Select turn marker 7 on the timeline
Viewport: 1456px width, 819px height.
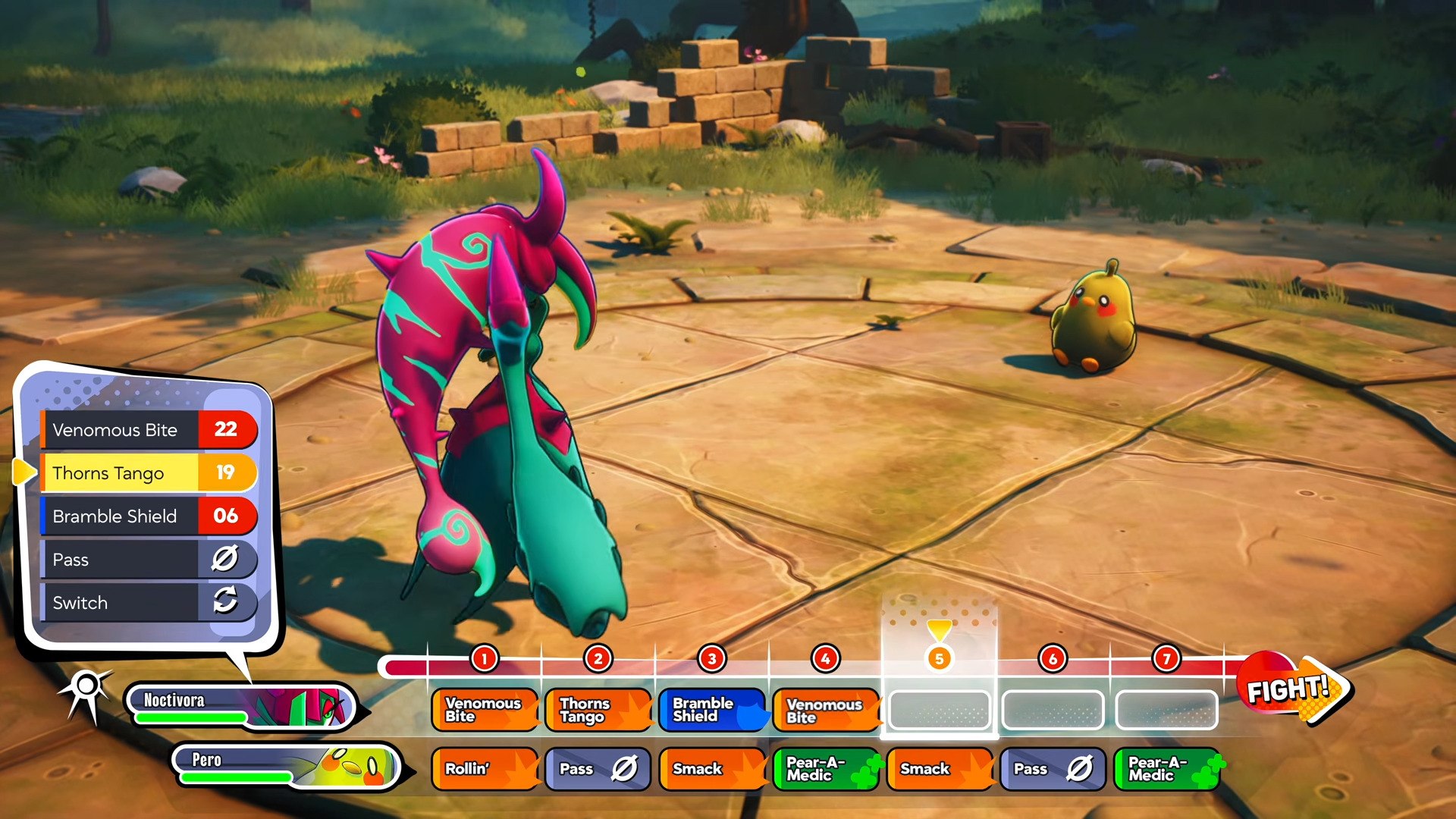point(1166,658)
